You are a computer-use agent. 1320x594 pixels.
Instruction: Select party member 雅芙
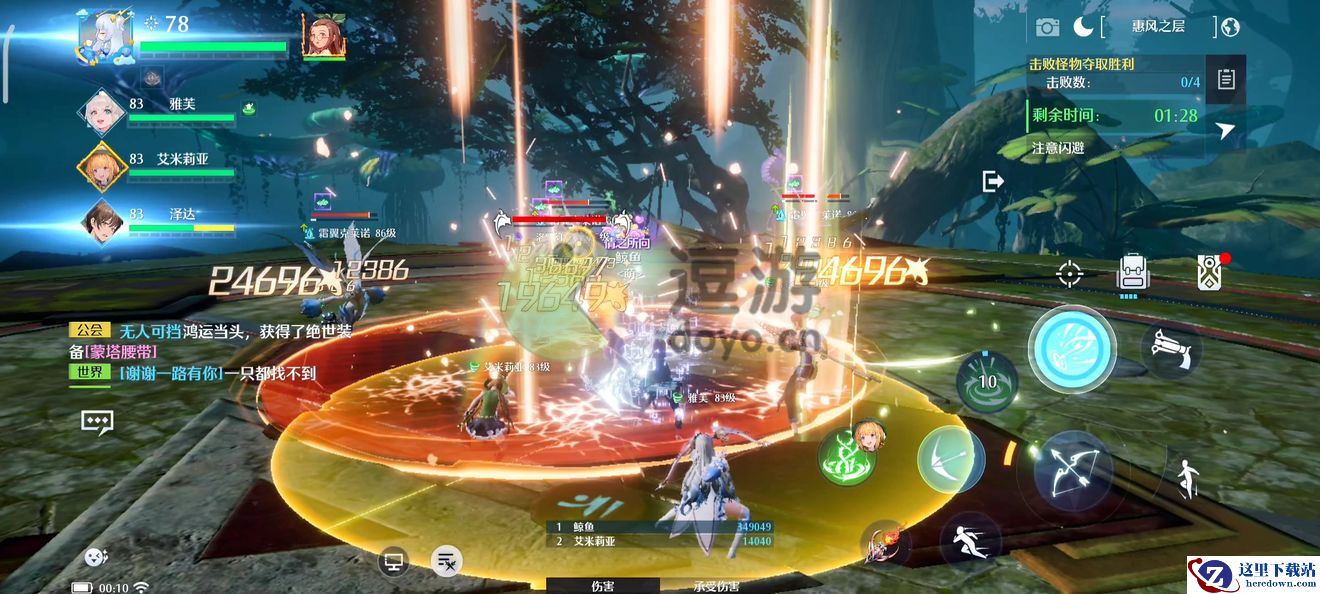(x=105, y=111)
